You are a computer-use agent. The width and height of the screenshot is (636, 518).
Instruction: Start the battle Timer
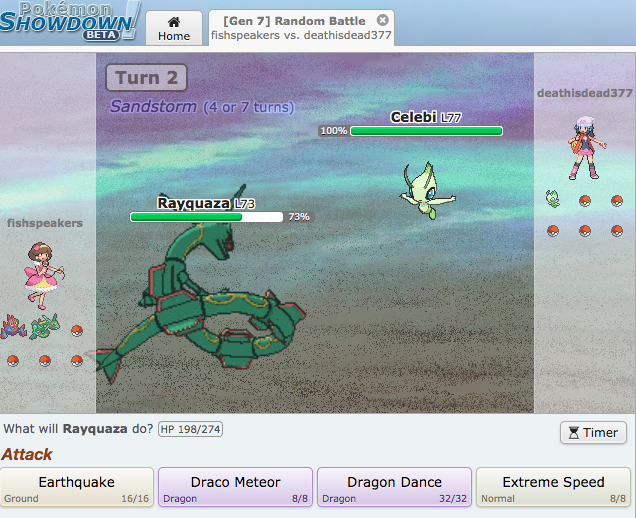pyautogui.click(x=593, y=432)
